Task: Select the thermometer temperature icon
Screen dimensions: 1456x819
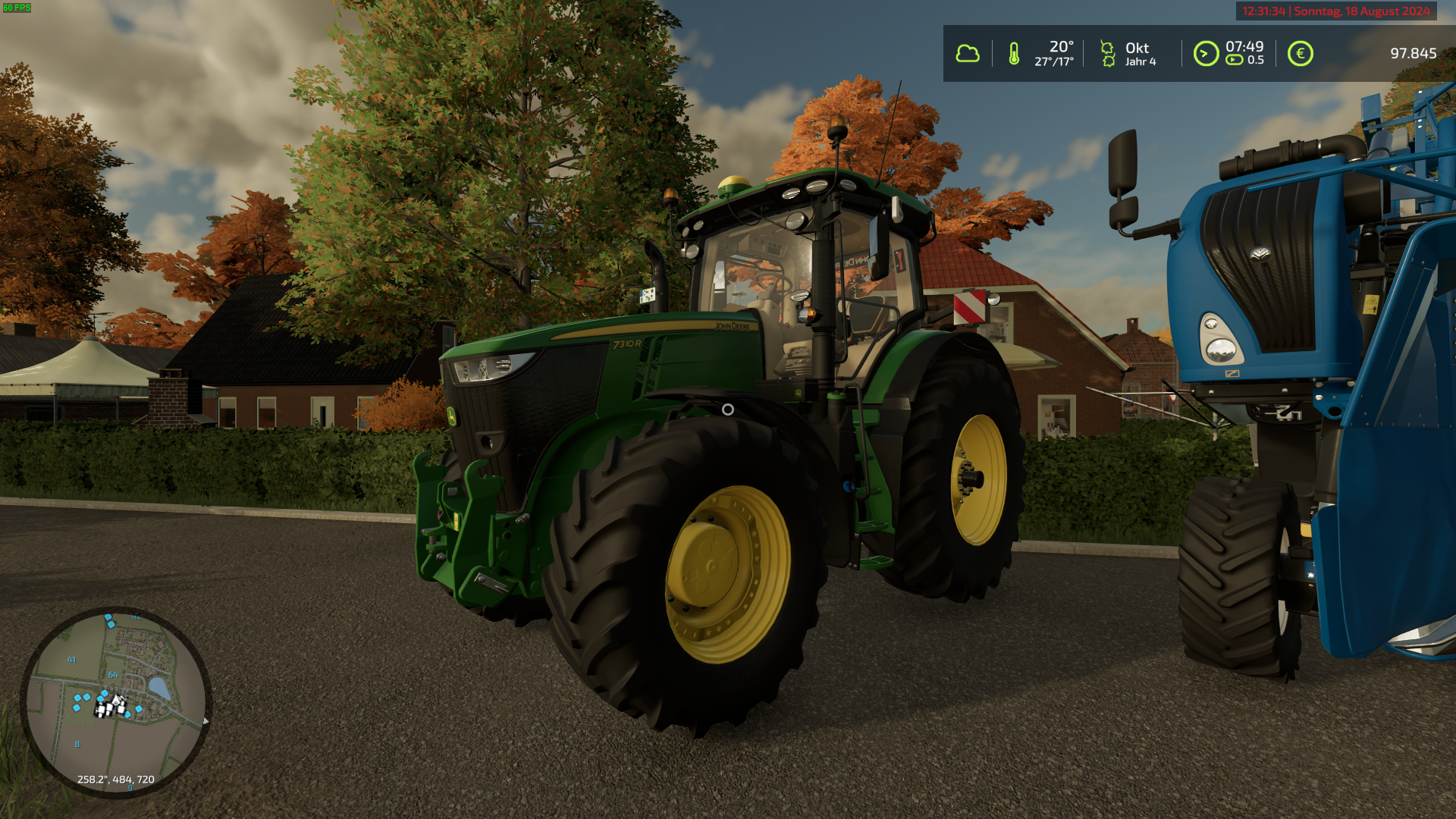Action: [x=1014, y=54]
